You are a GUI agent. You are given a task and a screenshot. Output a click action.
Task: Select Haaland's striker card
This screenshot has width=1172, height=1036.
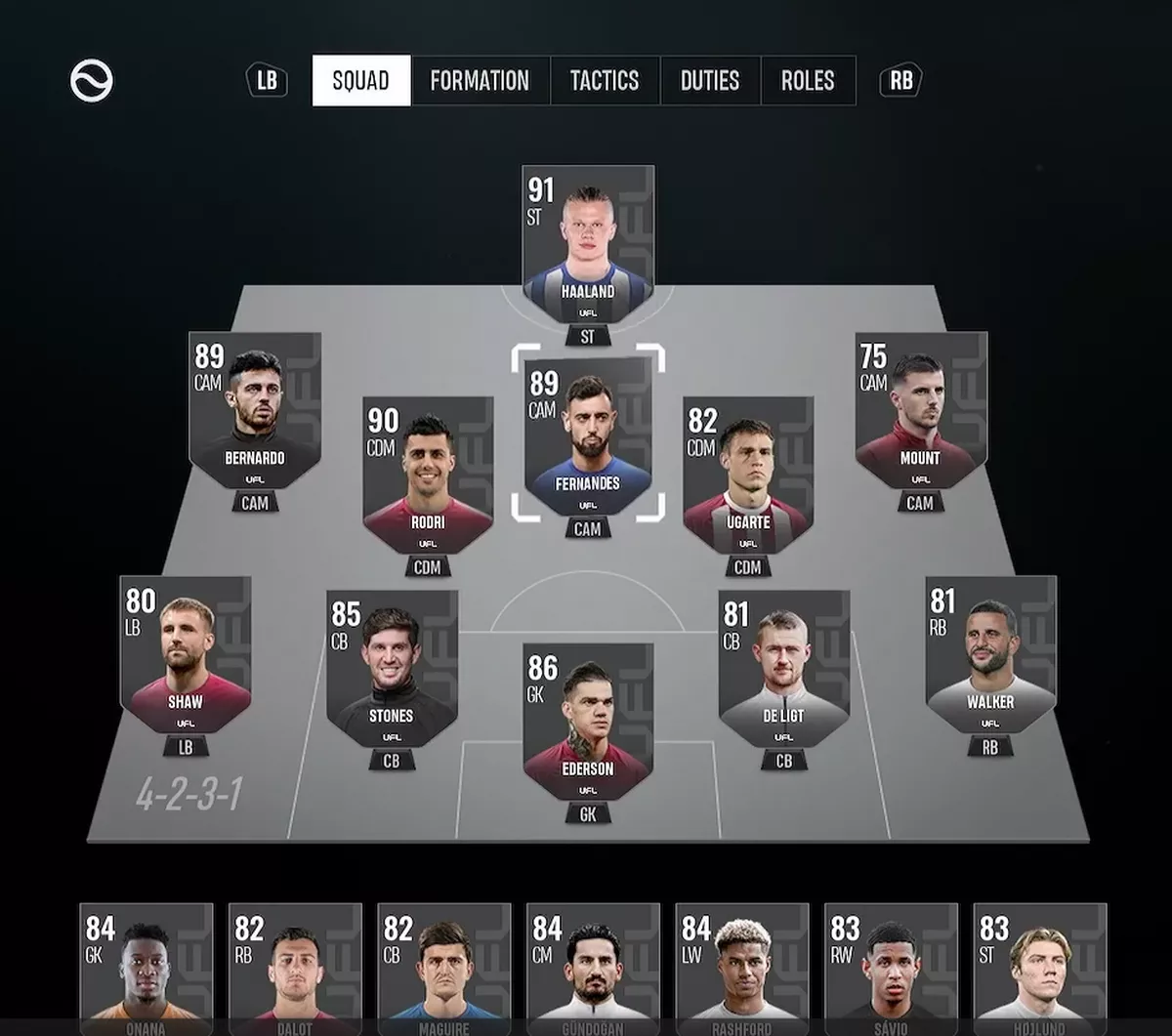pyautogui.click(x=588, y=245)
